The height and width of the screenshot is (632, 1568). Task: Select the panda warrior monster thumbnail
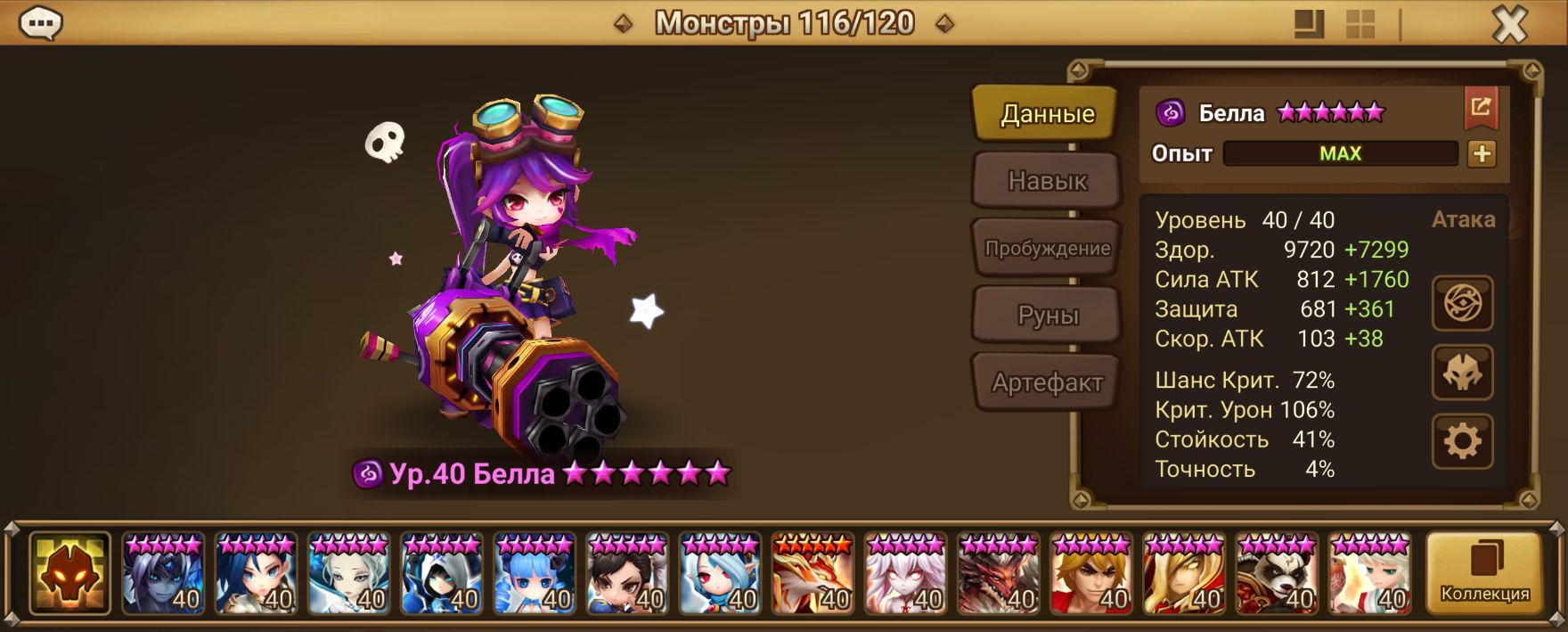coord(1277,574)
